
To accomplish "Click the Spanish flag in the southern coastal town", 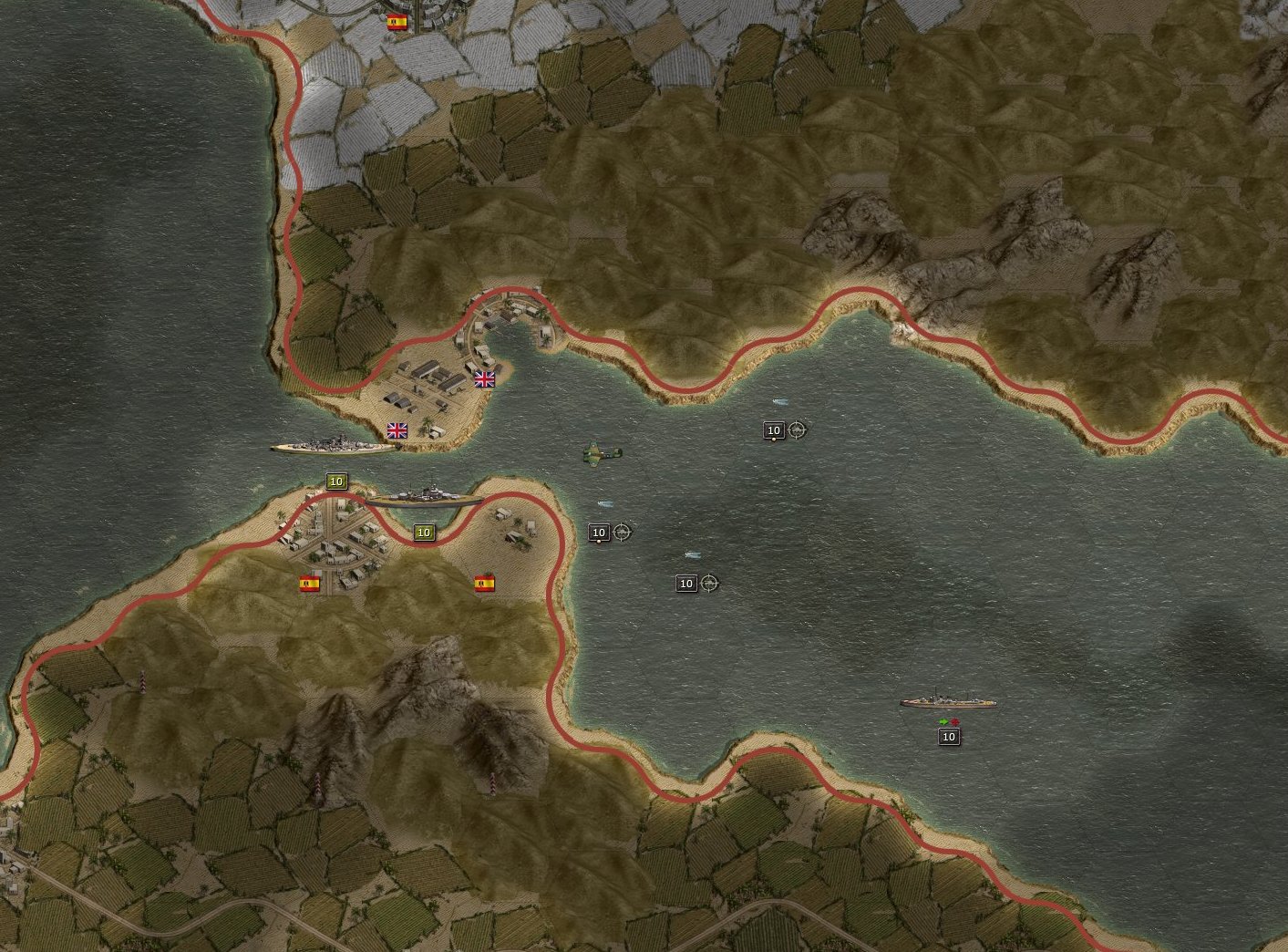I will tap(311, 584).
